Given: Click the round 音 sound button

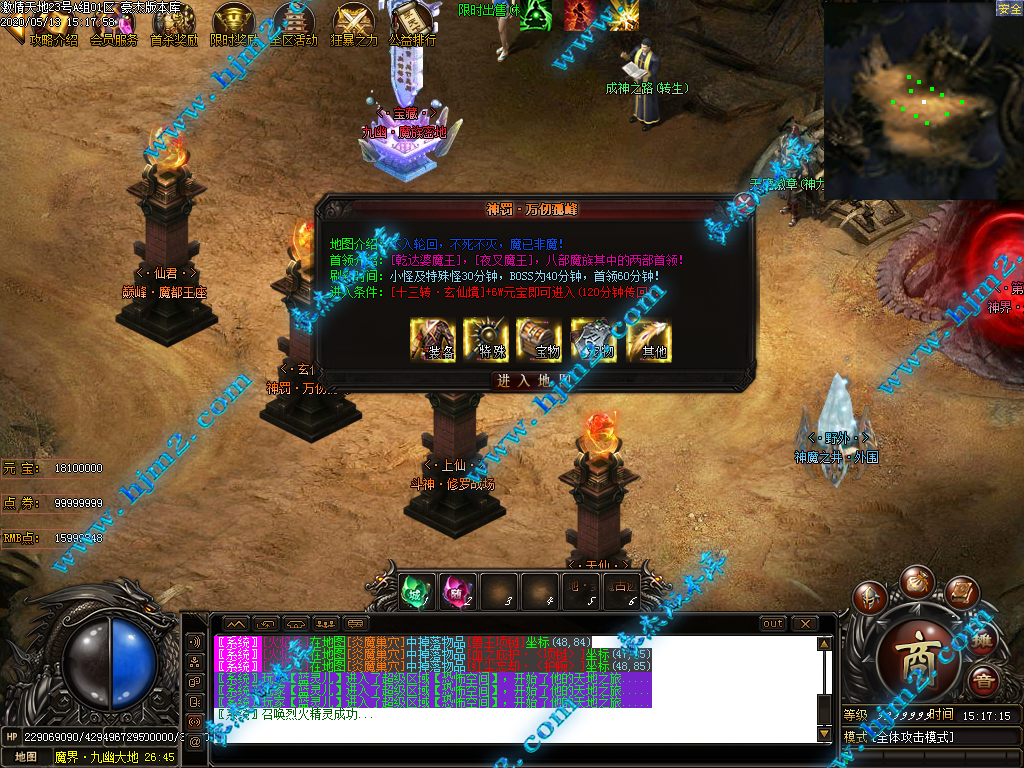Looking at the screenshot, I should (x=983, y=682).
